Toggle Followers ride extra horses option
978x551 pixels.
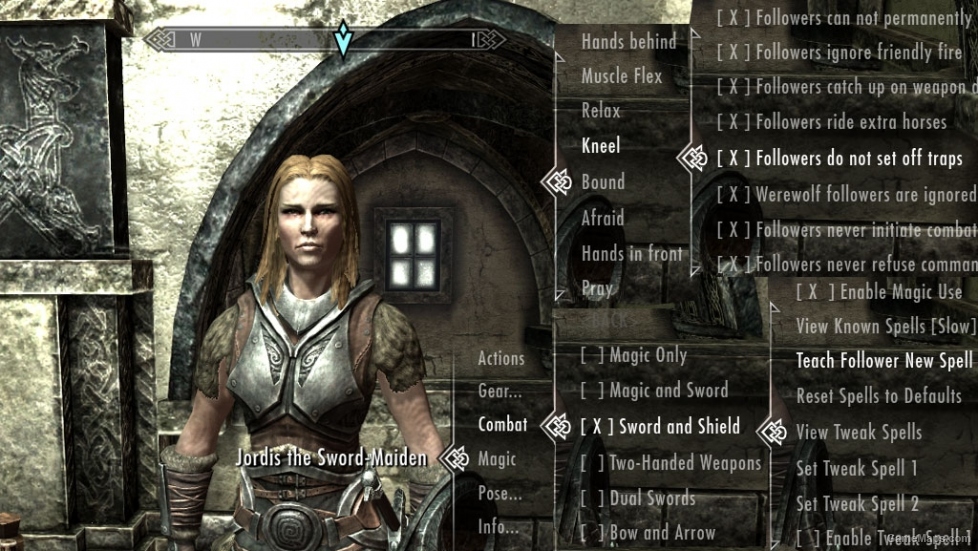832,122
